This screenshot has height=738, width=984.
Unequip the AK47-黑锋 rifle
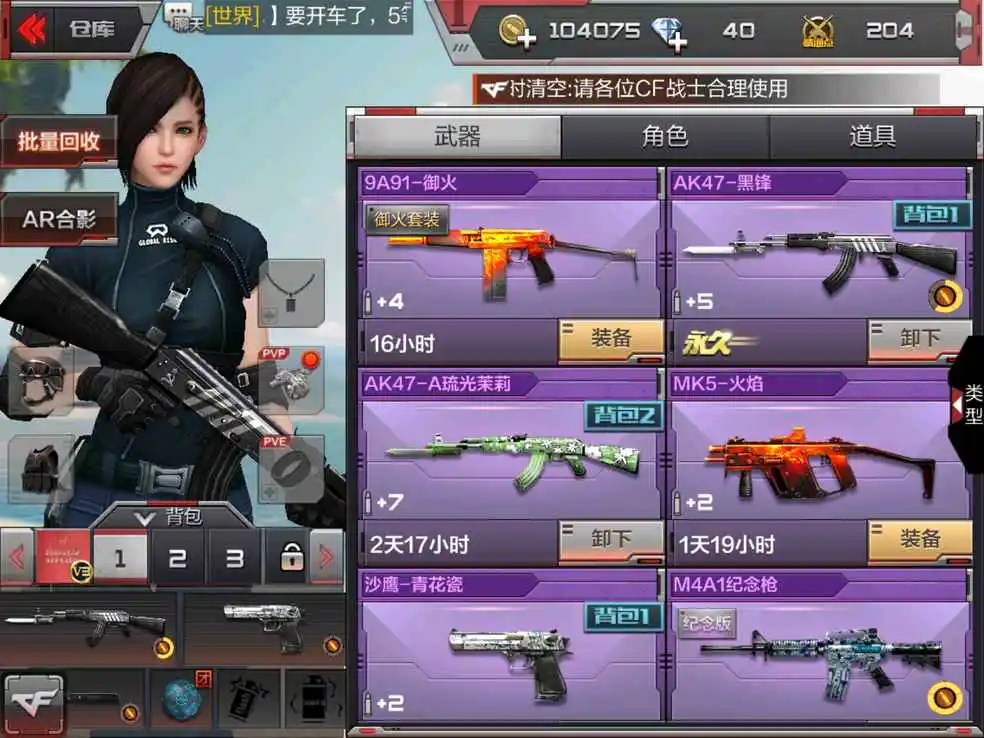coord(919,340)
